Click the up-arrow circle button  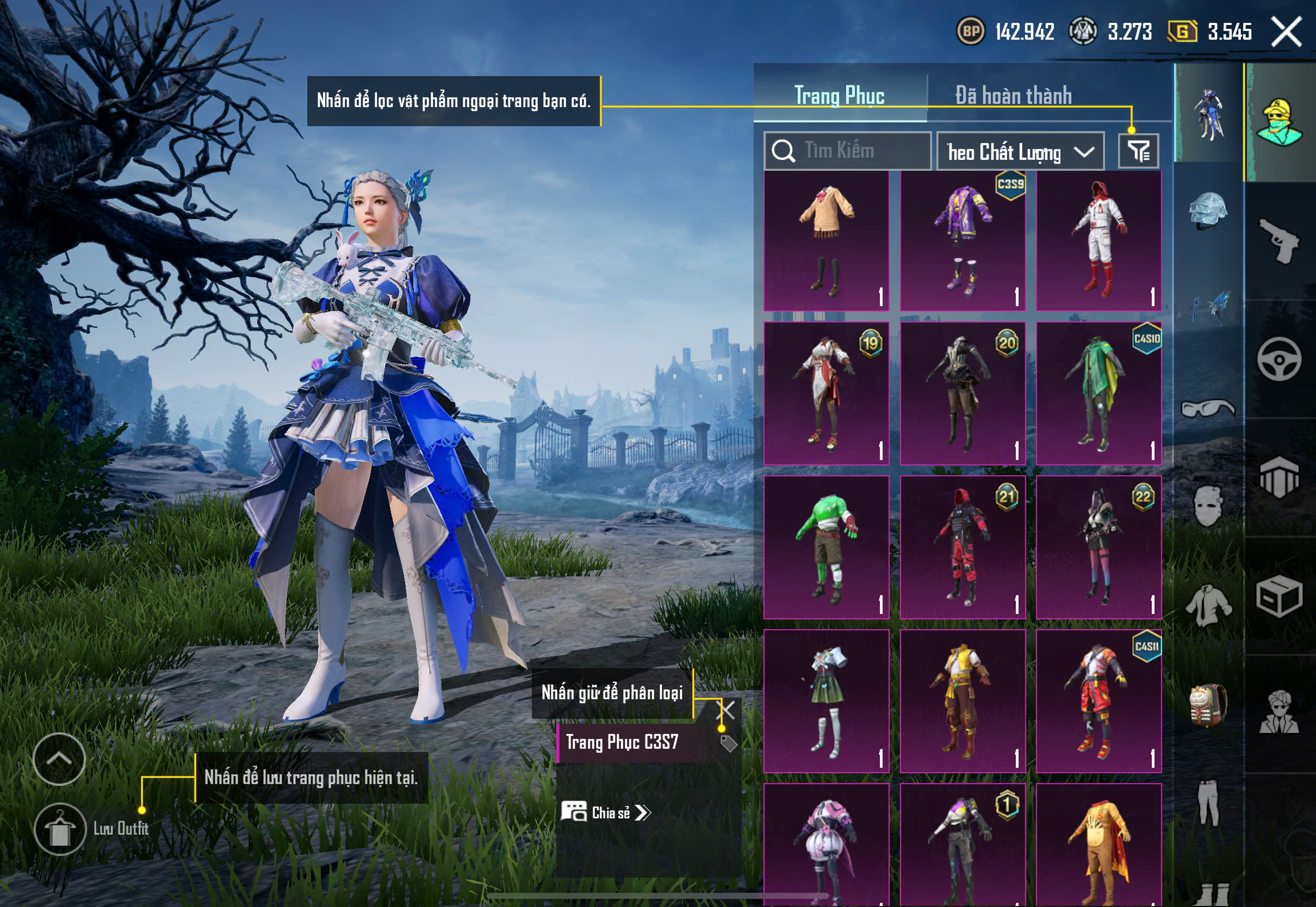[x=59, y=759]
